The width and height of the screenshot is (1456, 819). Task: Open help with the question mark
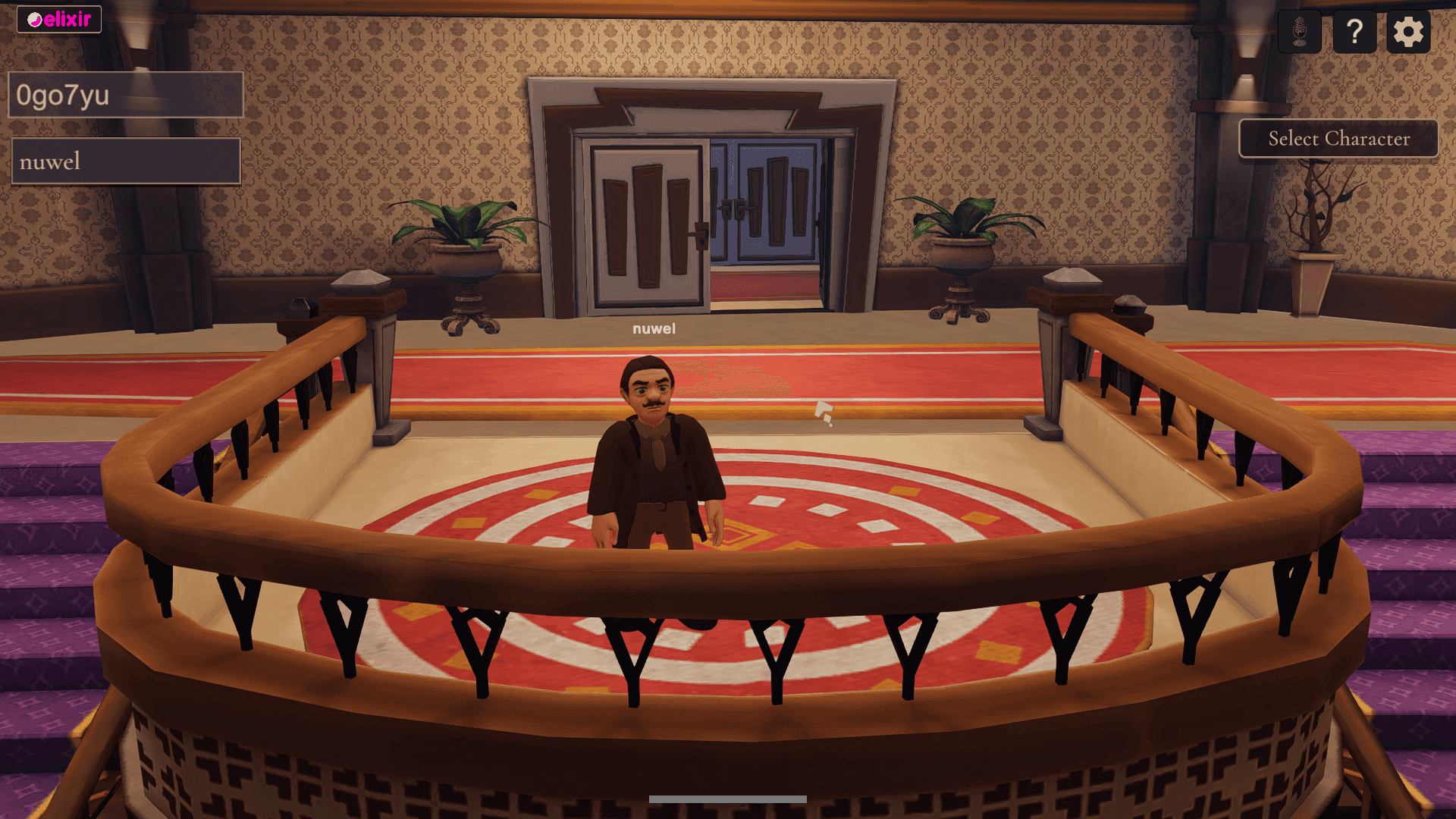1354,32
